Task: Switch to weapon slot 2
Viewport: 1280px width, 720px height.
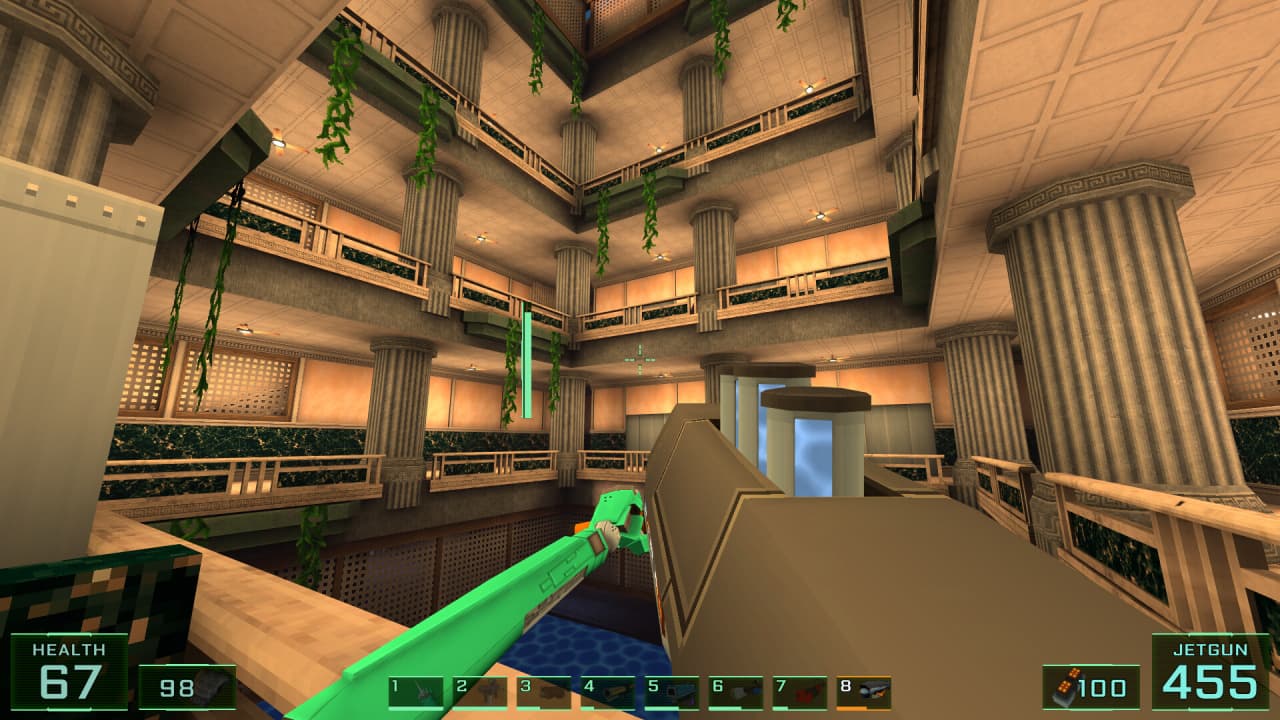Action: [480, 691]
